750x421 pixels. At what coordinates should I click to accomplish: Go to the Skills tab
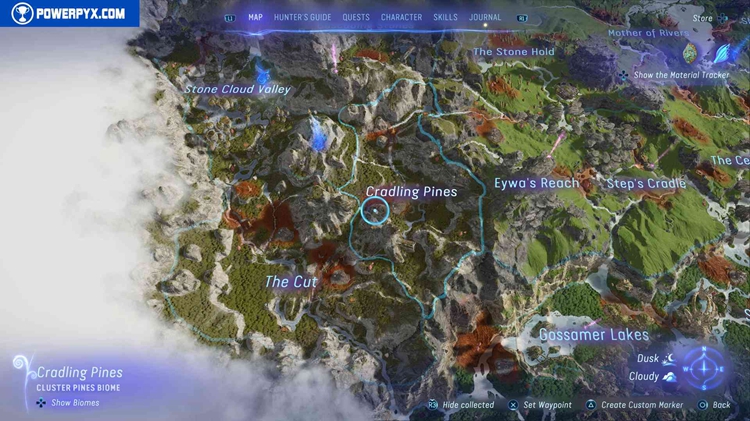pyautogui.click(x=446, y=17)
